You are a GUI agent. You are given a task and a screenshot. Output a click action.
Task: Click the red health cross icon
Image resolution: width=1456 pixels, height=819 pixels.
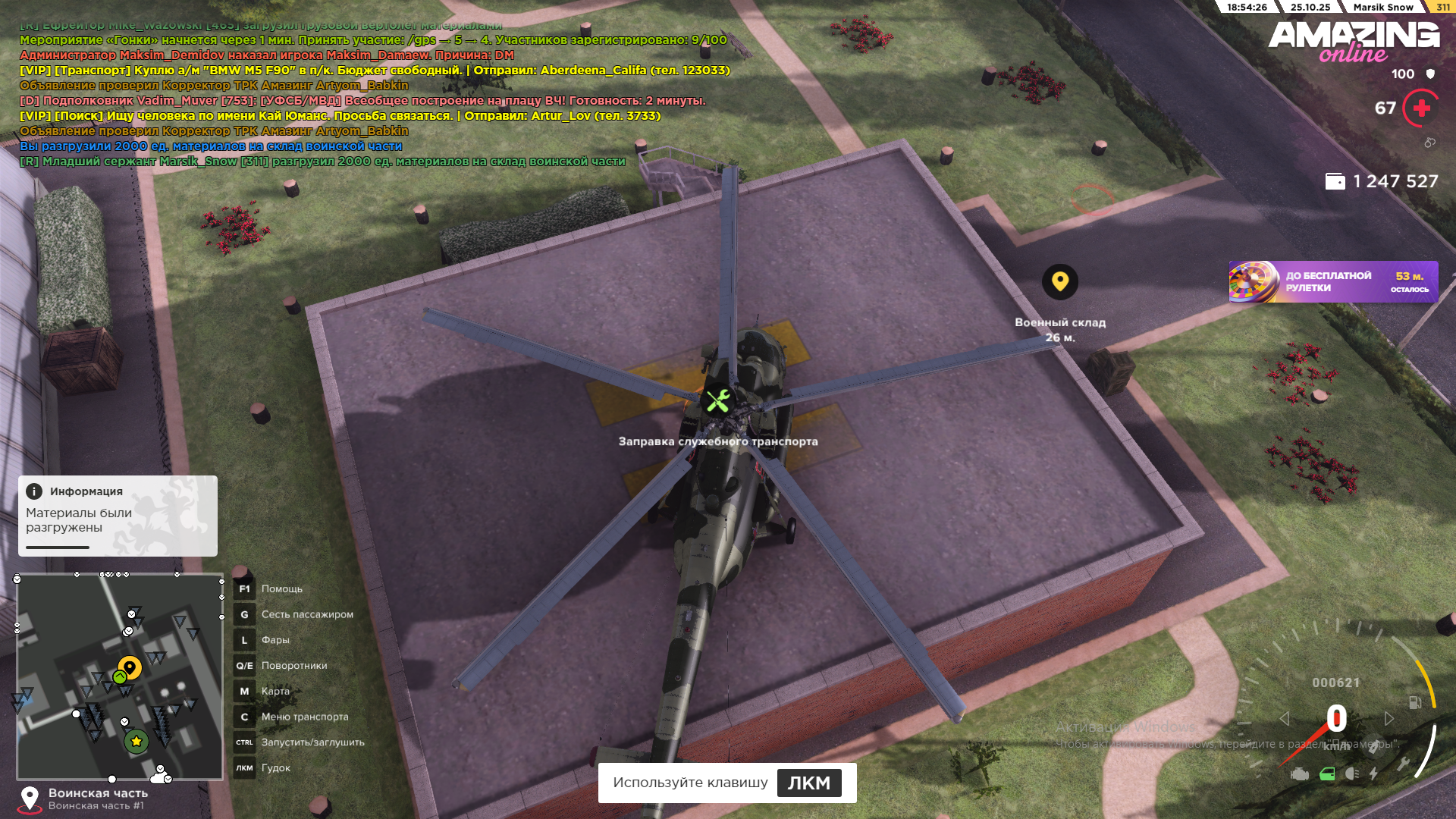point(1422,108)
